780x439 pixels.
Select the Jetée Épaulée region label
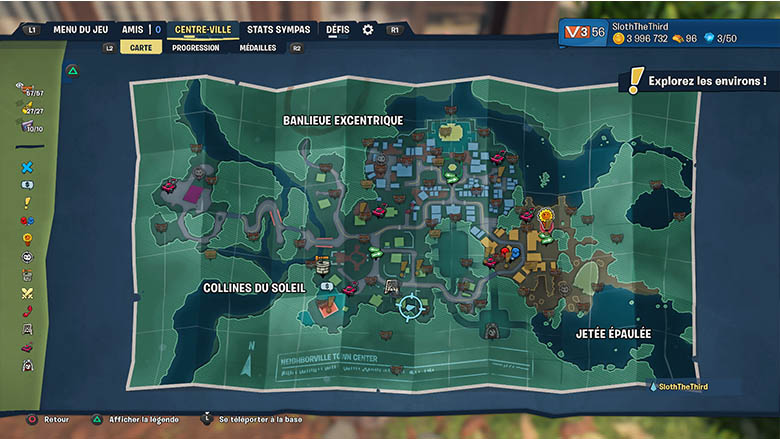click(x=614, y=333)
